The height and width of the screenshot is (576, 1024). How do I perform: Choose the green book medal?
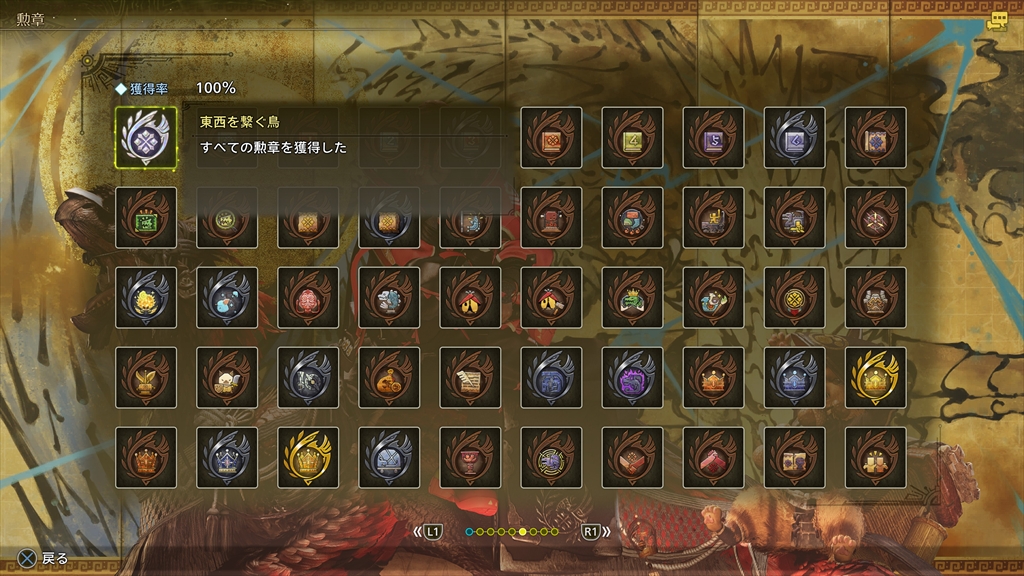click(632, 137)
